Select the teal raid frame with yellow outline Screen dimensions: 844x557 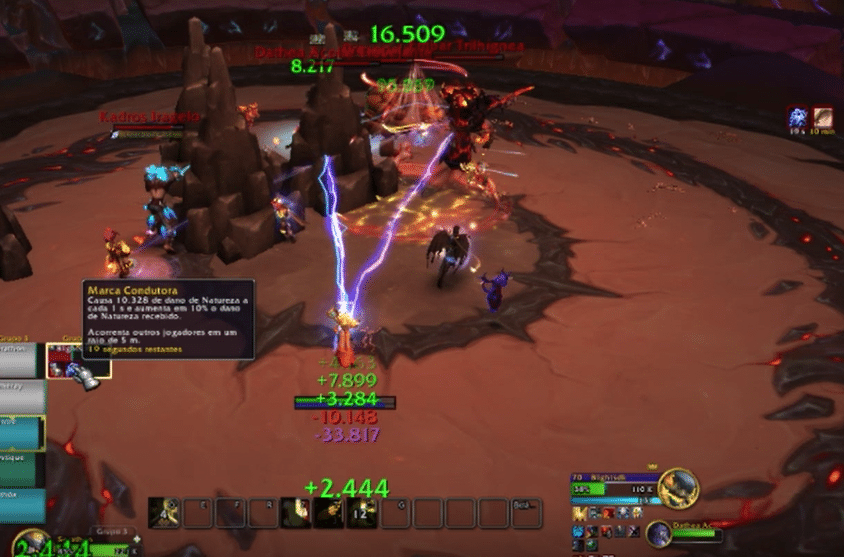tap(22, 432)
